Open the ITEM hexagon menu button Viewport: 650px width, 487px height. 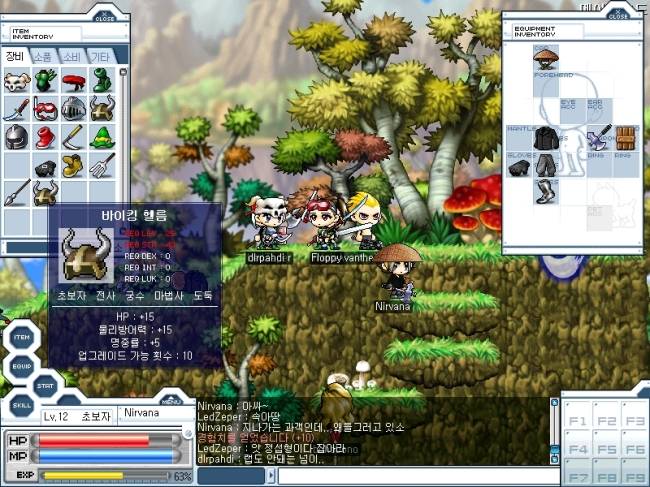pyautogui.click(x=22, y=338)
